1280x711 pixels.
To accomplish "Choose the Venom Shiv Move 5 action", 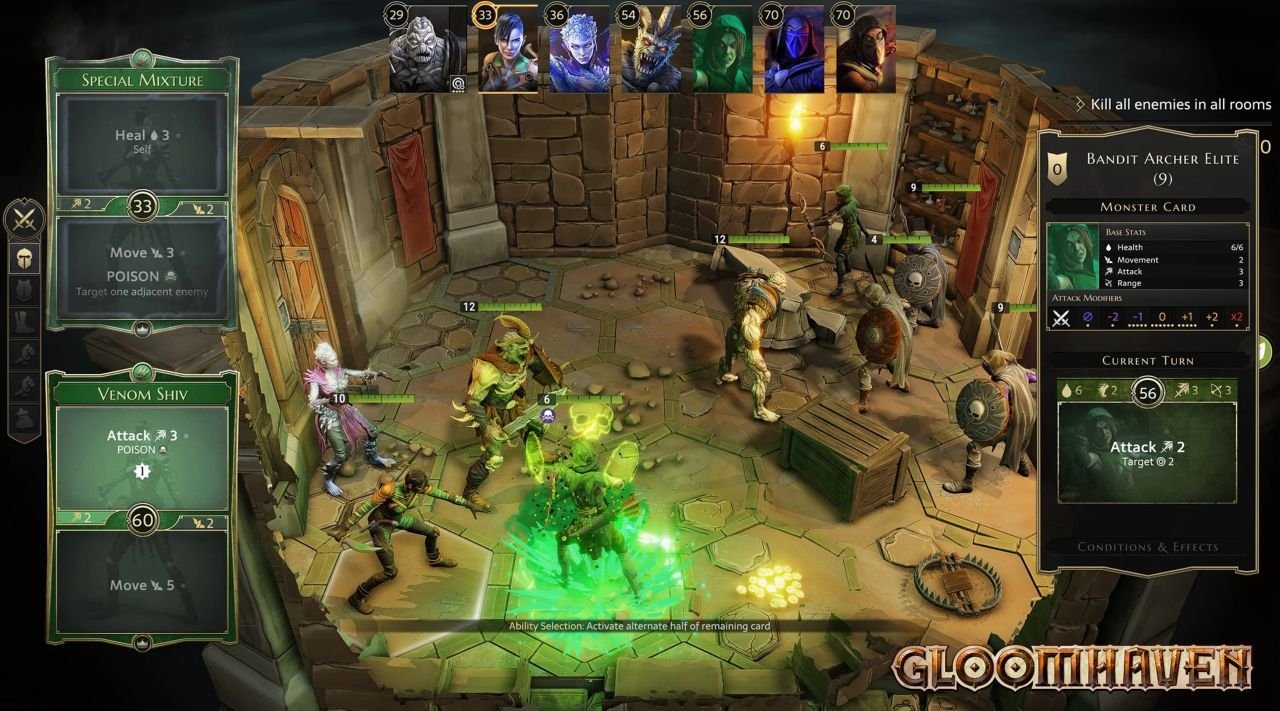I will tap(141, 584).
